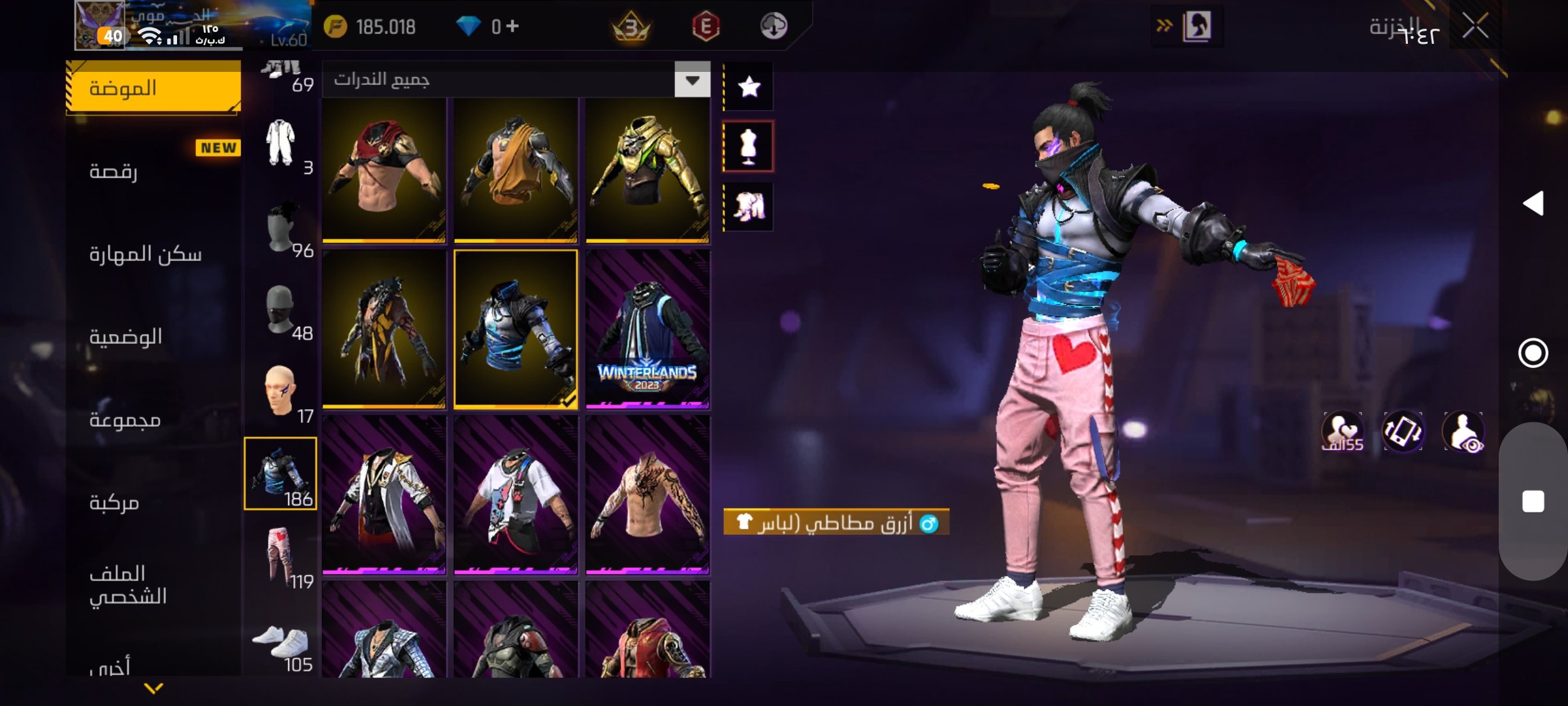Viewport: 1568px width, 706px height.
Task: Select the white jumpsuit category
Action: [281, 144]
